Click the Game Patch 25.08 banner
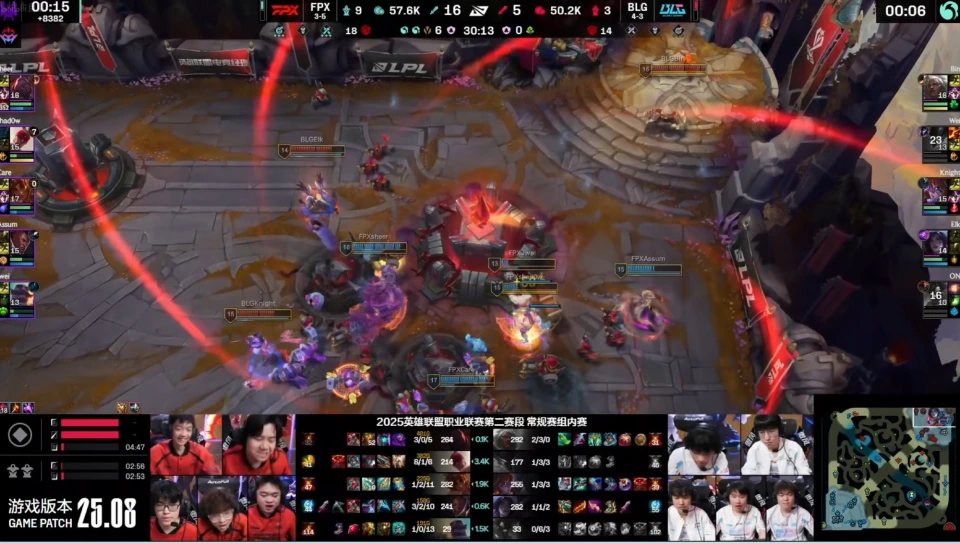Screen dimensions: 960x543 [x=72, y=512]
